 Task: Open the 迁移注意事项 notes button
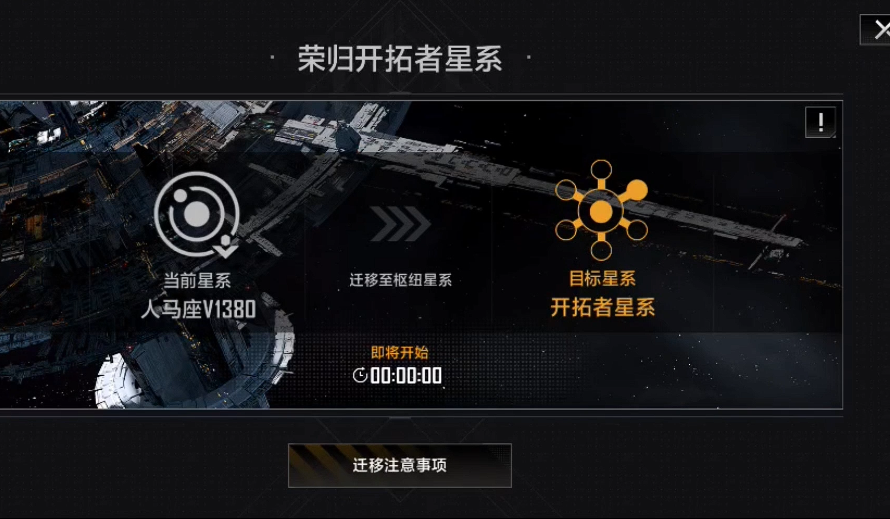(x=399, y=466)
